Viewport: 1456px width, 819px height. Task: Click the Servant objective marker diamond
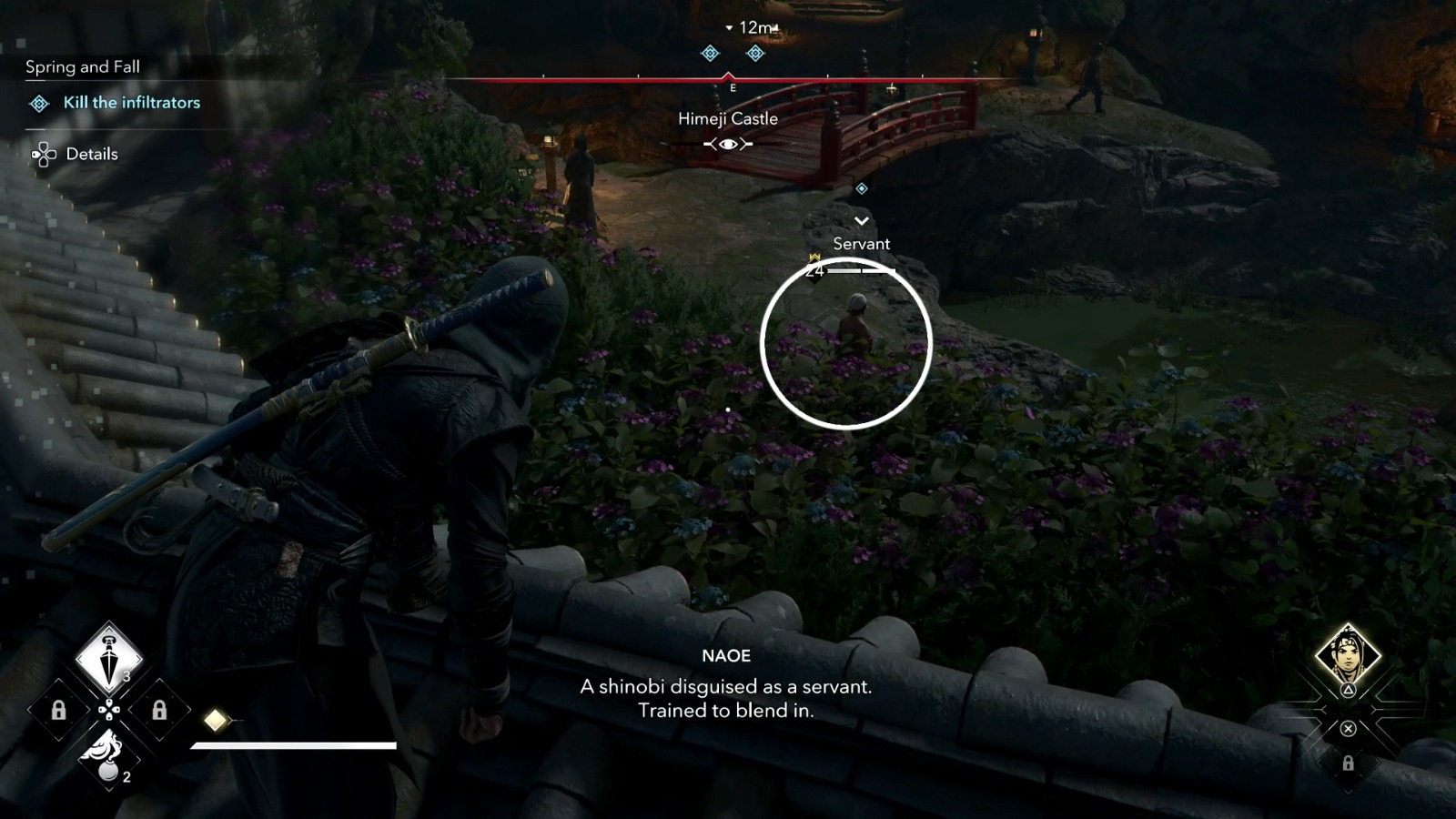pos(860,188)
